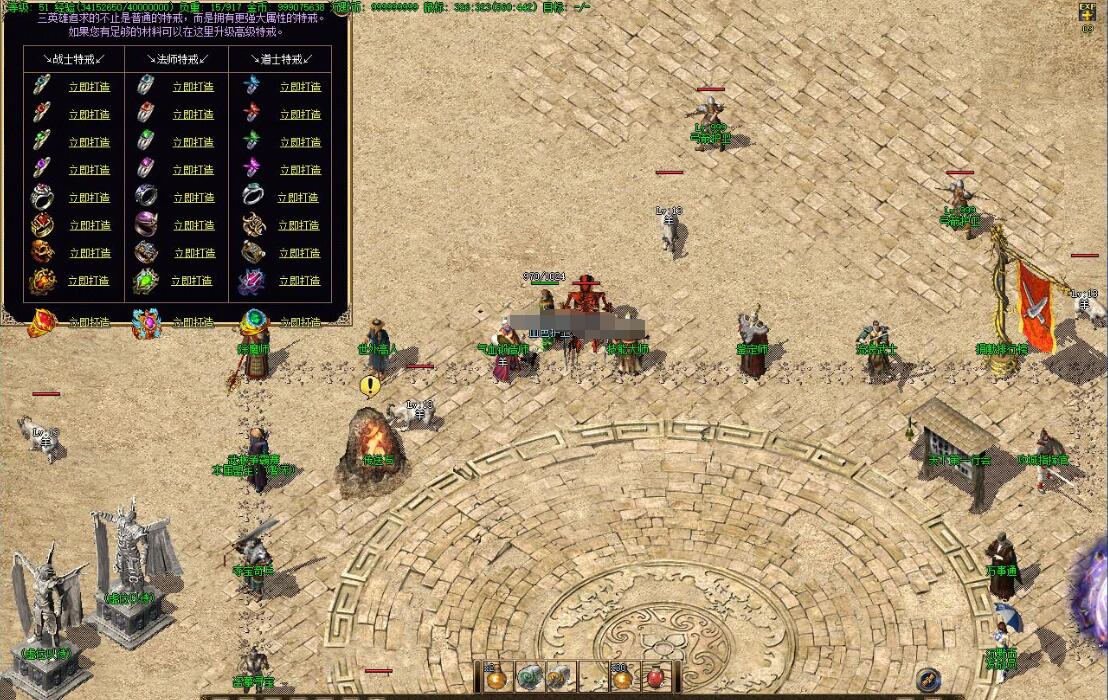Forge the mage ornate green-gem ring
Screen dimensions: 1108x700
[192, 281]
